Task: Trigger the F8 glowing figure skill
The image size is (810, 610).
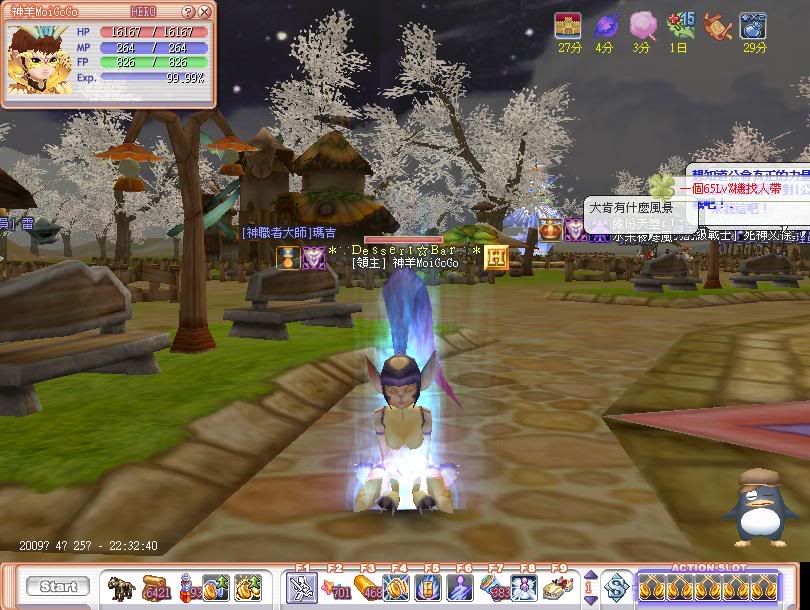Action: tap(524, 588)
